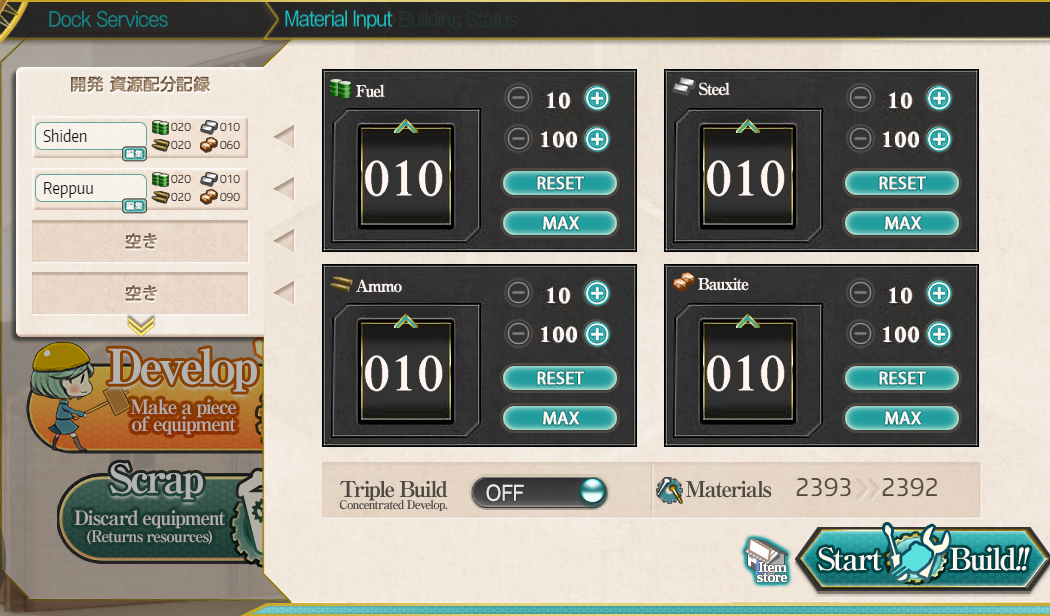
Task: Increase Fuel by 10 with plus
Action: [x=597, y=99]
